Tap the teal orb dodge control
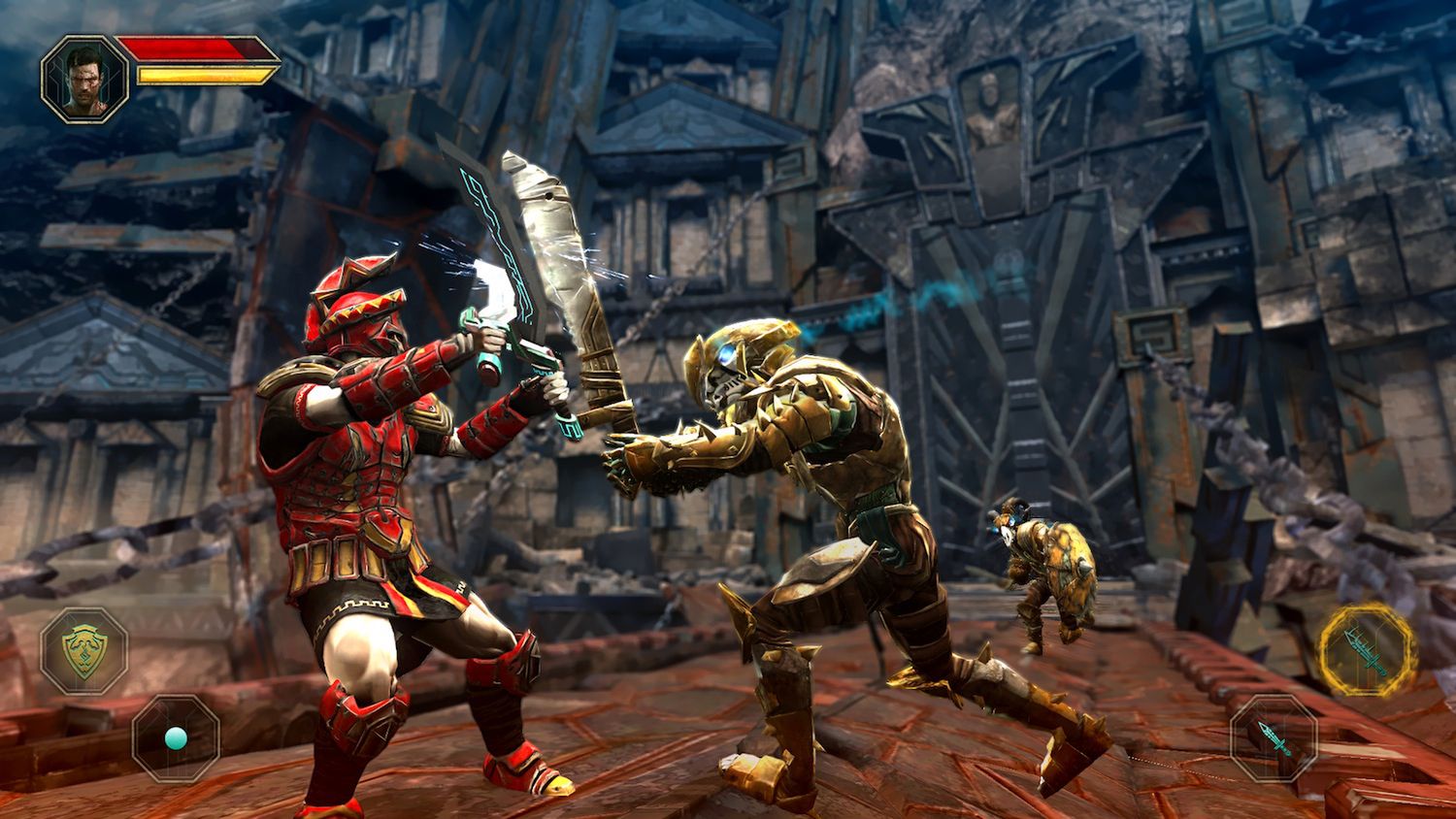This screenshot has width=1456, height=819. point(175,740)
